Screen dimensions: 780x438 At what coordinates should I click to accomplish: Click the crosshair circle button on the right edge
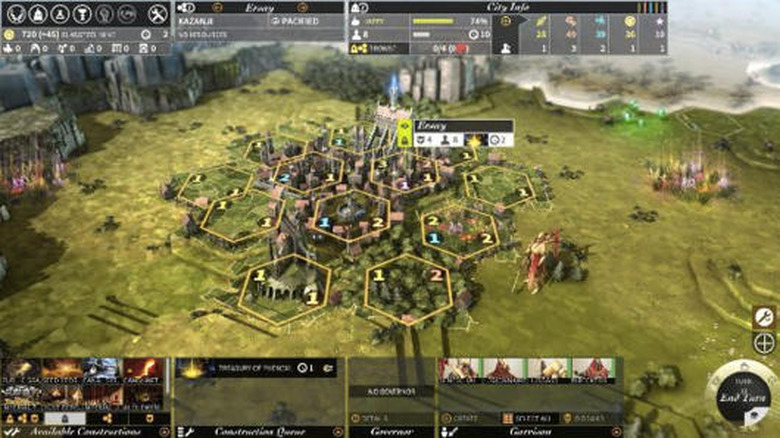tap(764, 343)
